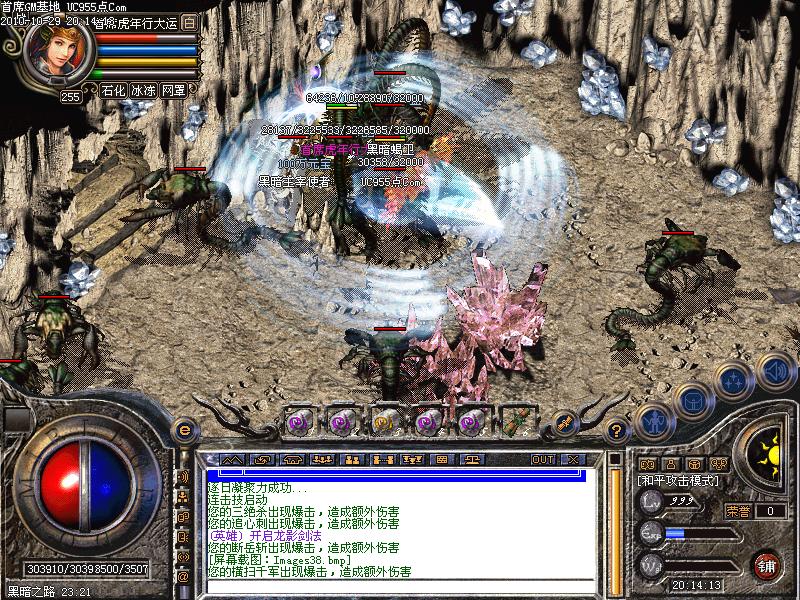This screenshot has height=600, width=800.
Task: Toggle the 网罩 status button
Action: click(174, 90)
